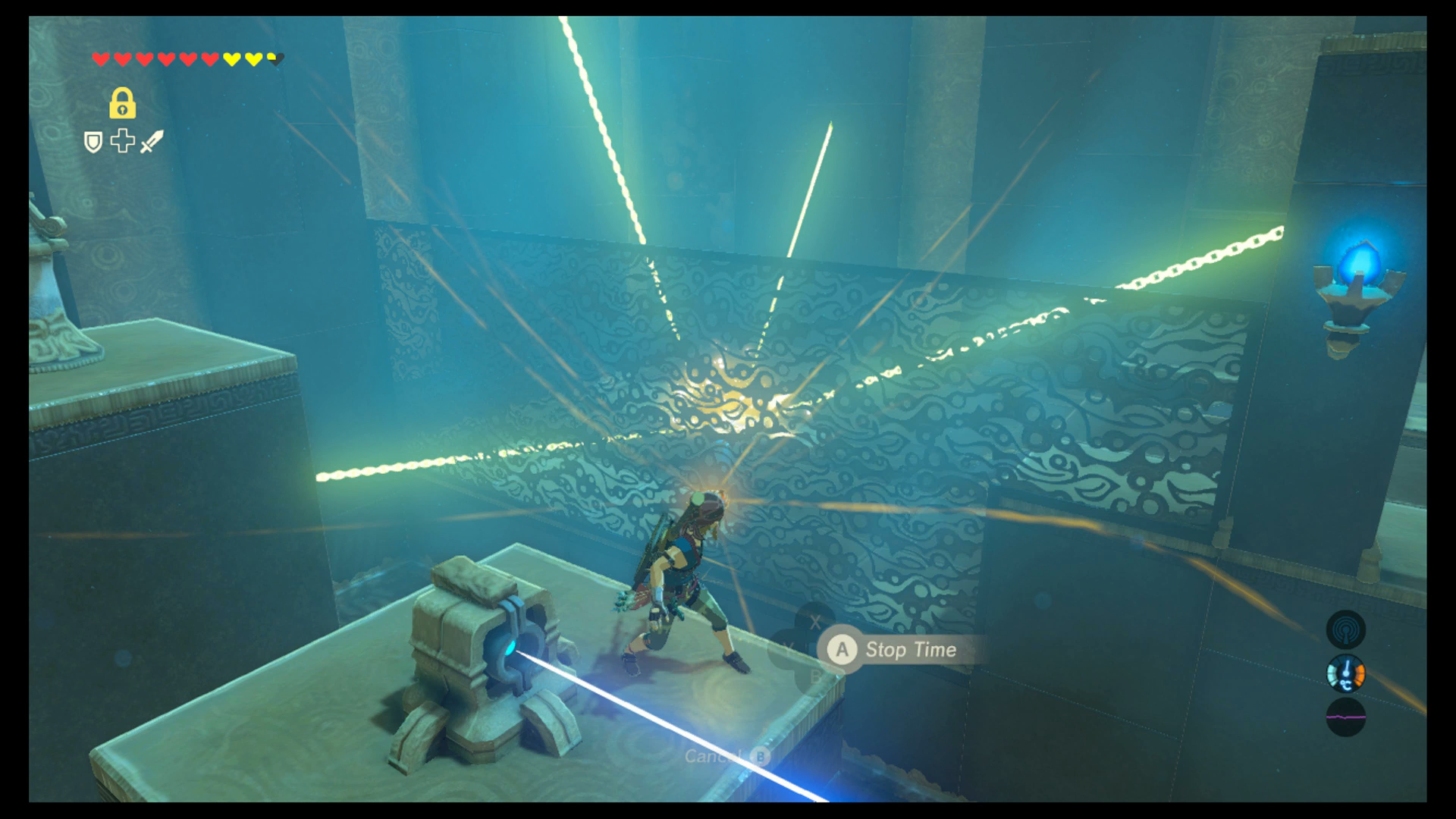Screen dimensions: 1456x819
Task: Select the shield icon in the HUD
Action: (x=94, y=143)
